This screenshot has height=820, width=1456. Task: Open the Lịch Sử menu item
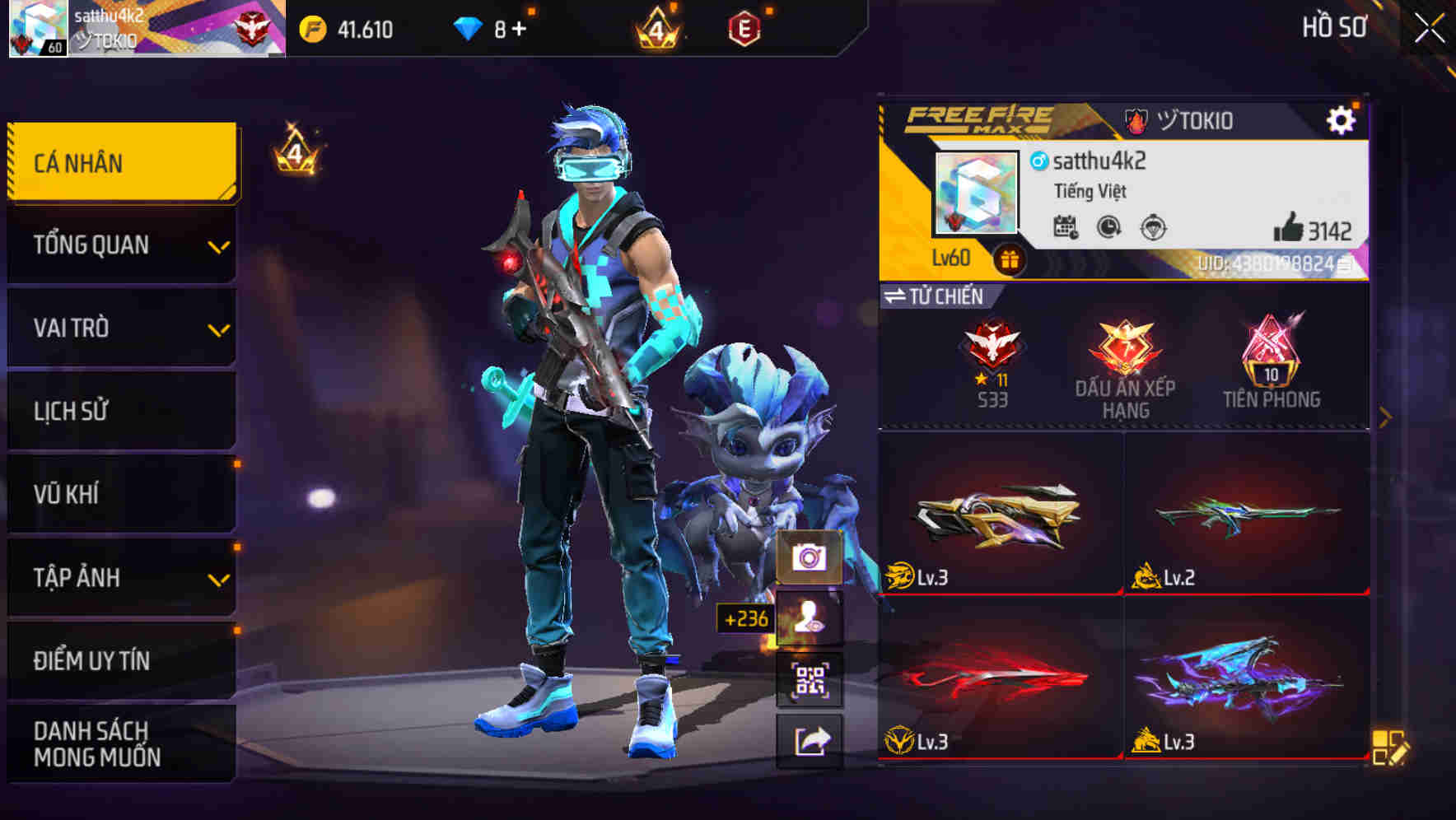click(120, 411)
